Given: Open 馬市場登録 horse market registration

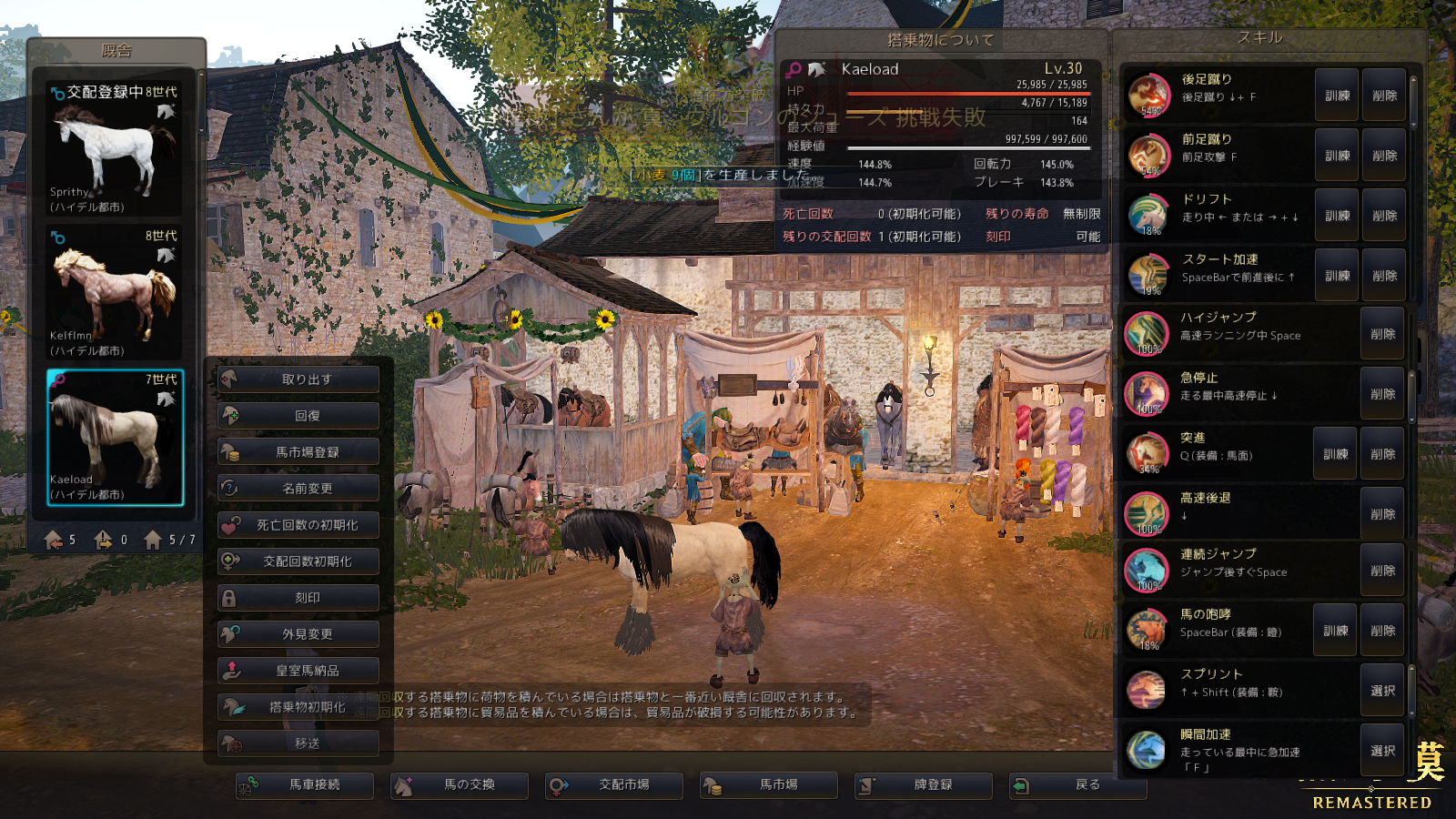Looking at the screenshot, I should coord(298,452).
